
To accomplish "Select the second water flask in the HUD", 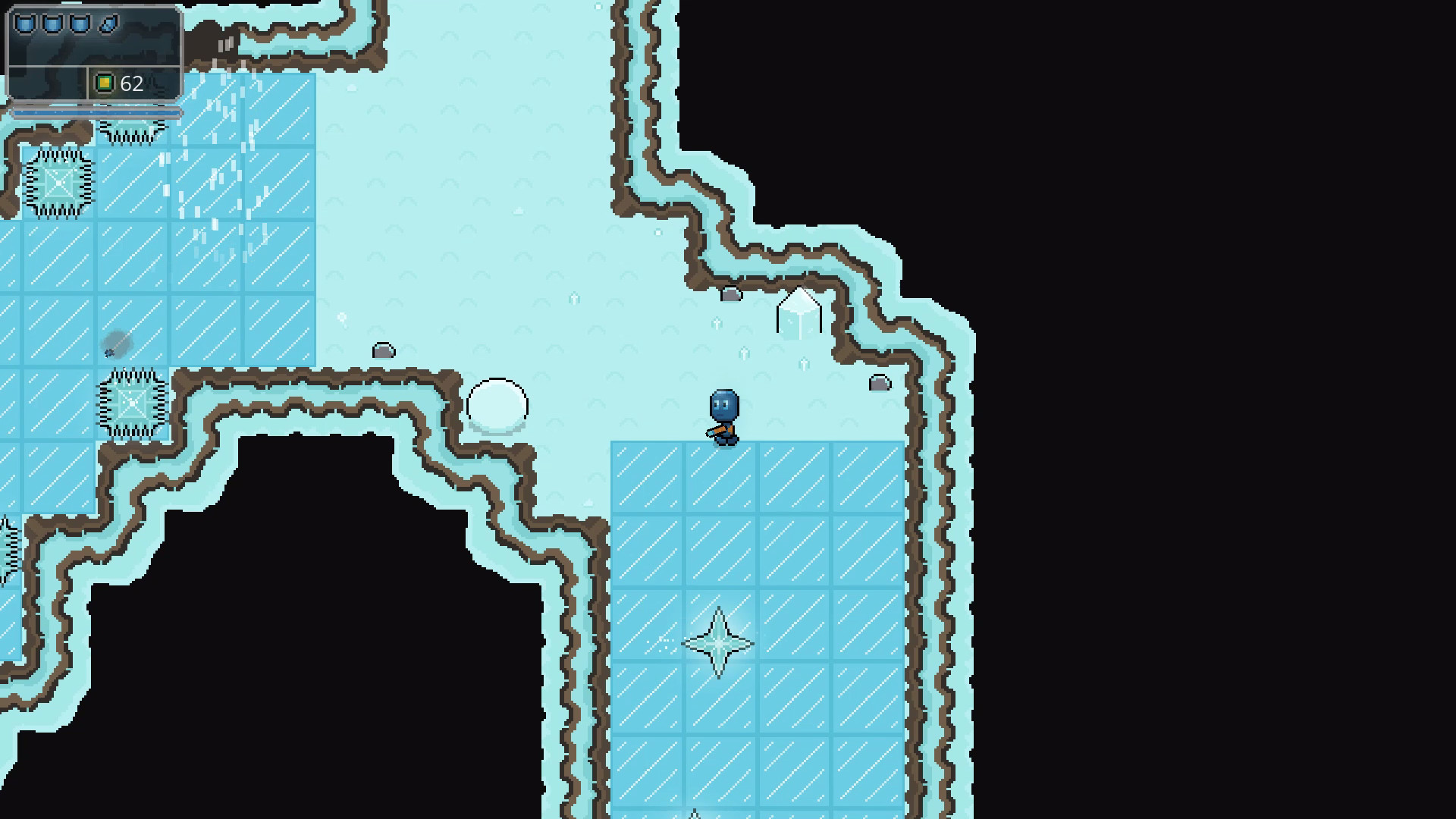I will (x=52, y=24).
